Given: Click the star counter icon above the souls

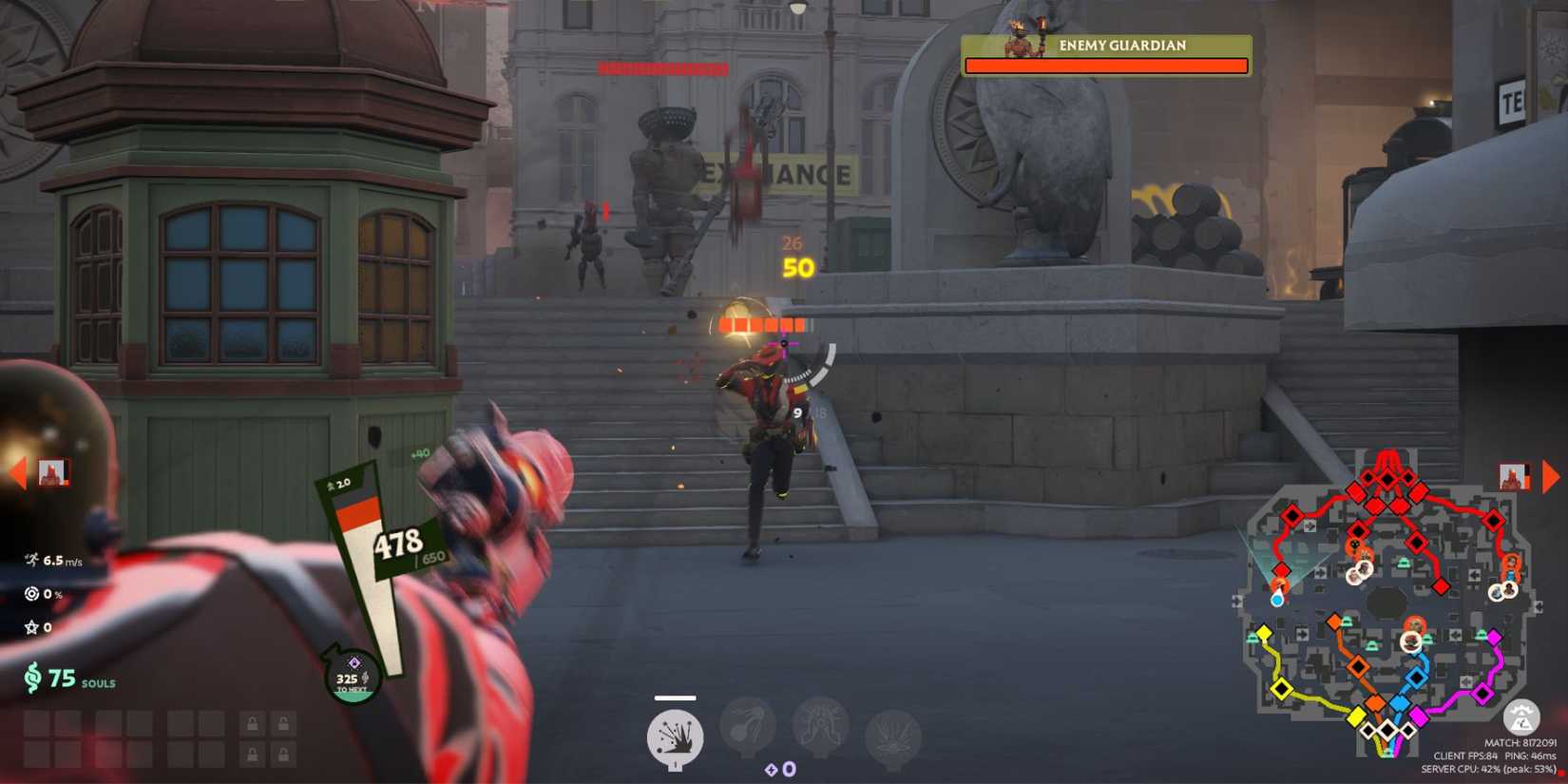Looking at the screenshot, I should point(29,628).
